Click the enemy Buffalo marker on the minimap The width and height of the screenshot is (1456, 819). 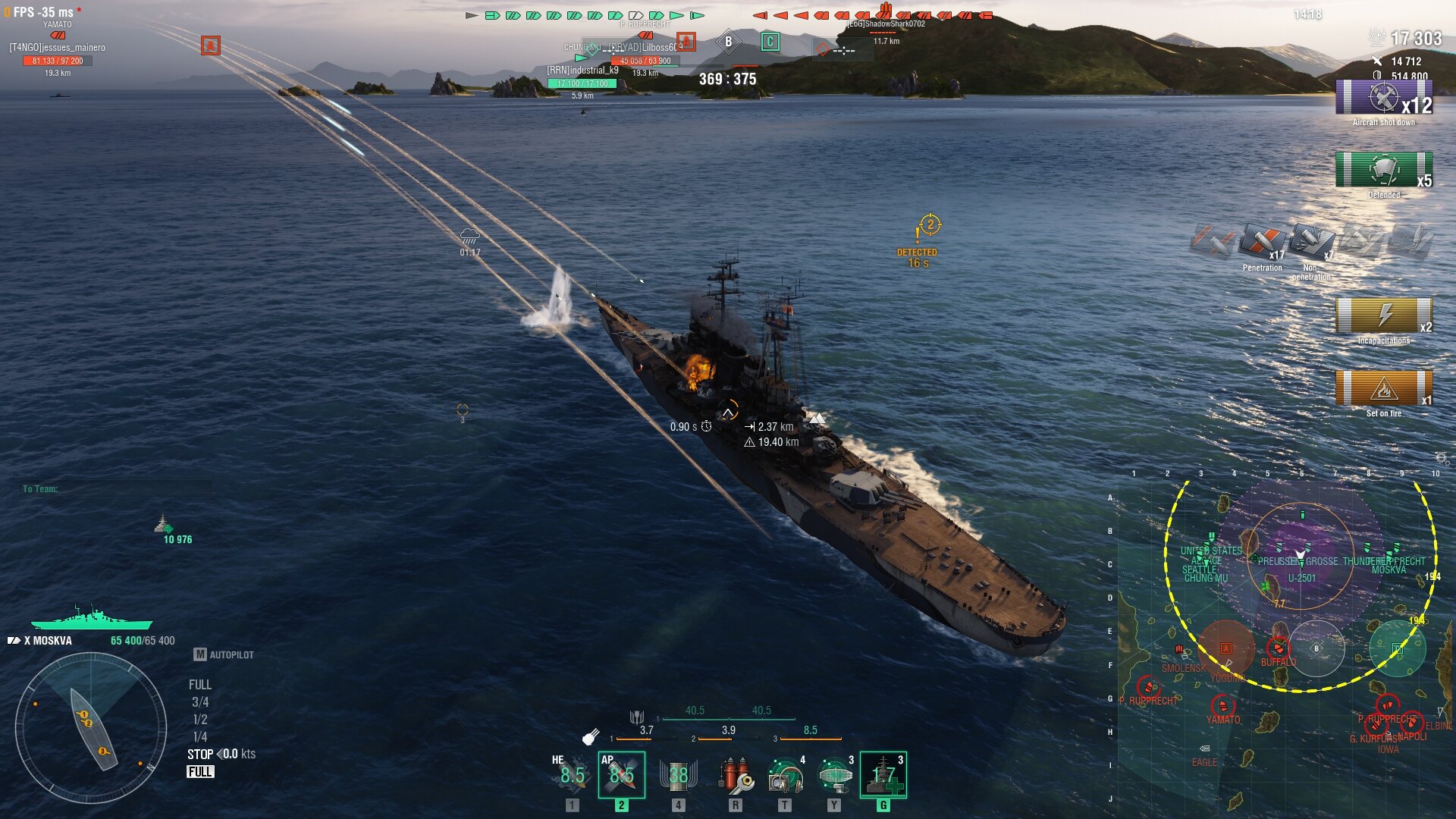[1278, 648]
